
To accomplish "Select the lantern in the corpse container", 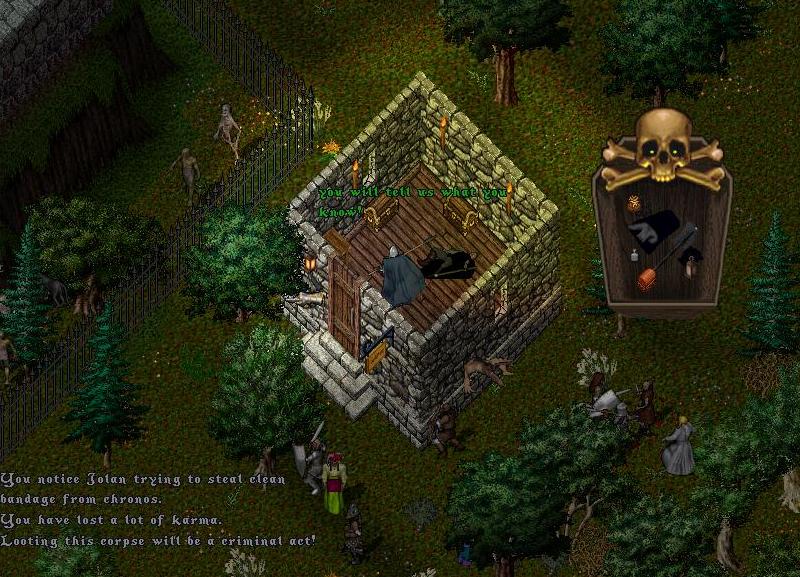I will click(689, 265).
